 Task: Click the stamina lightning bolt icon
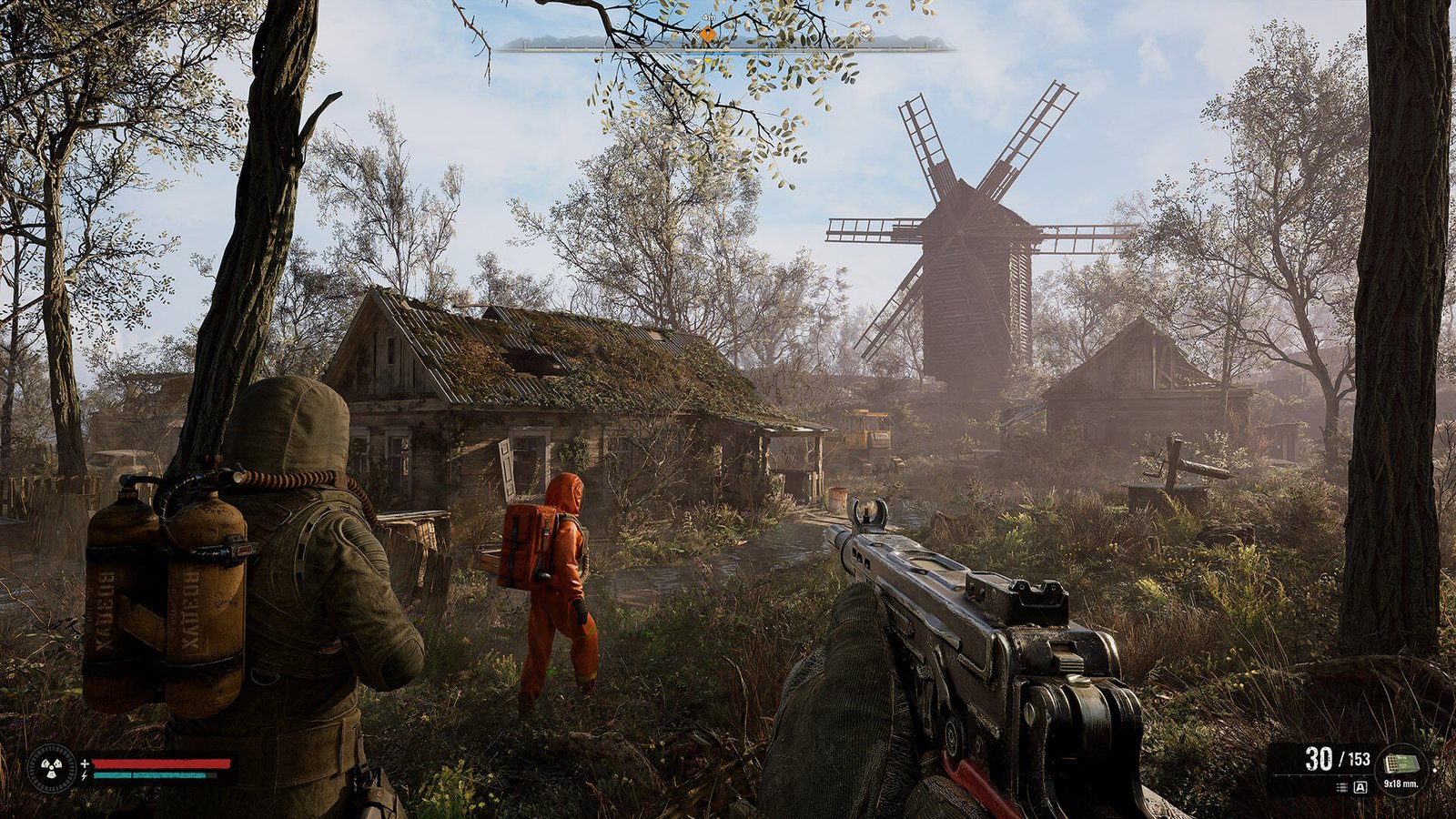[x=85, y=775]
